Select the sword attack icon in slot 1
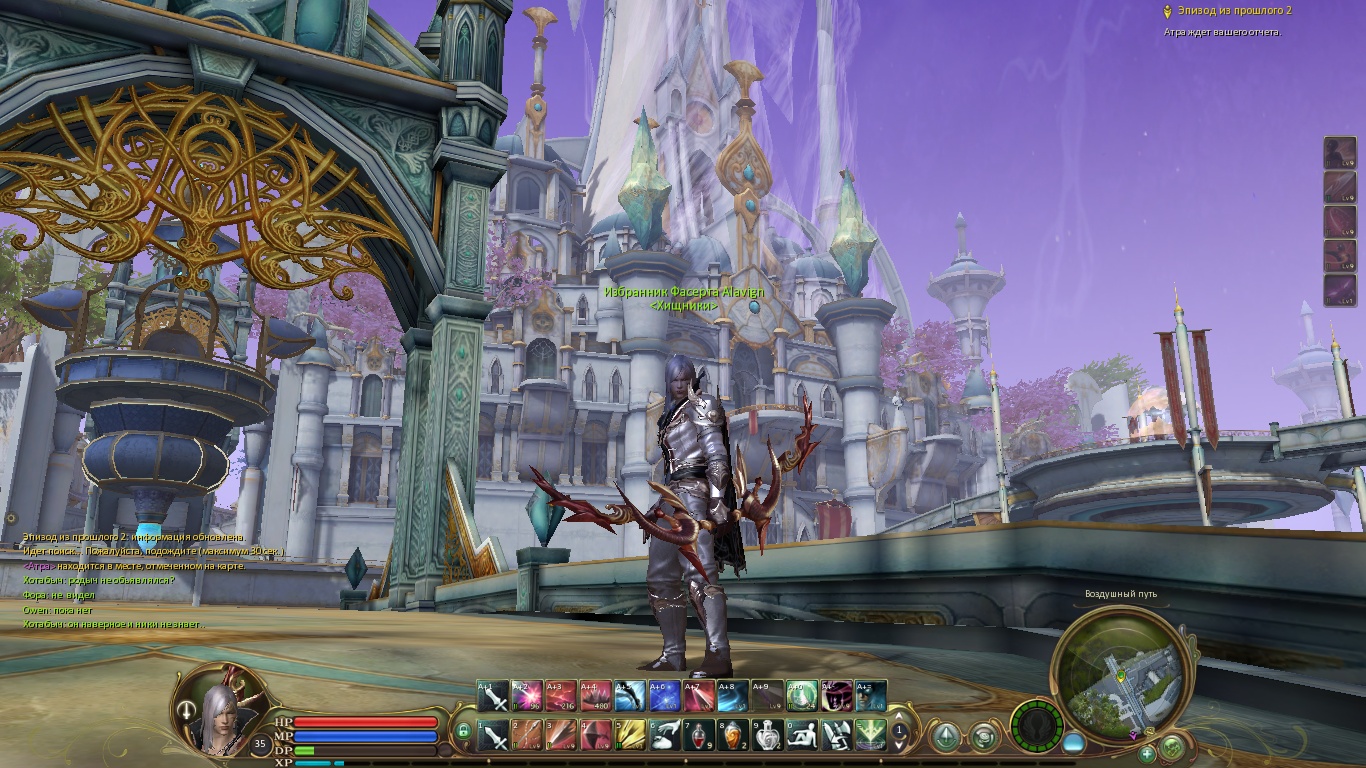The height and width of the screenshot is (768, 1366). (494, 735)
